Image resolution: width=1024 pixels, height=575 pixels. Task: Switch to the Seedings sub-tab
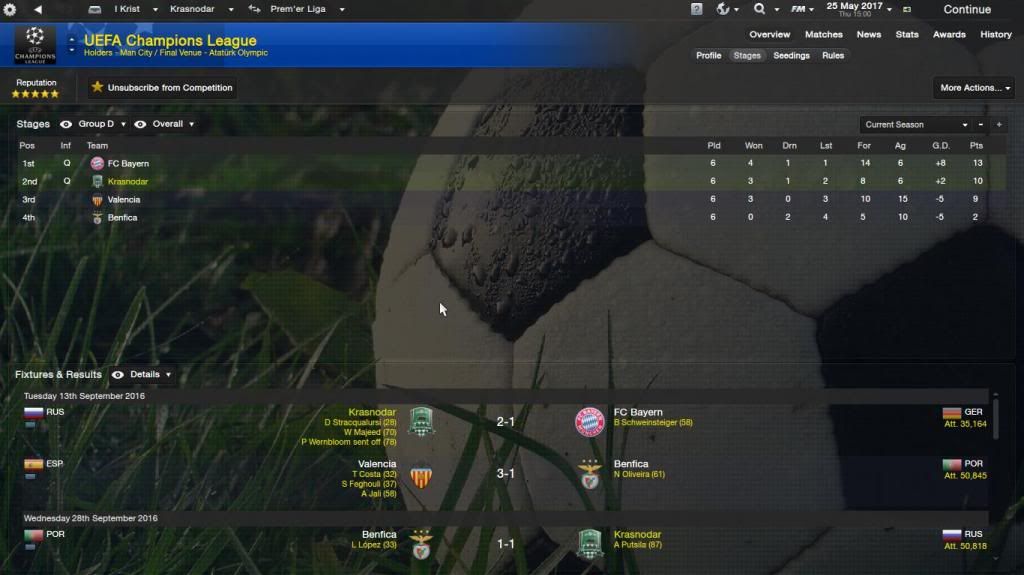791,55
